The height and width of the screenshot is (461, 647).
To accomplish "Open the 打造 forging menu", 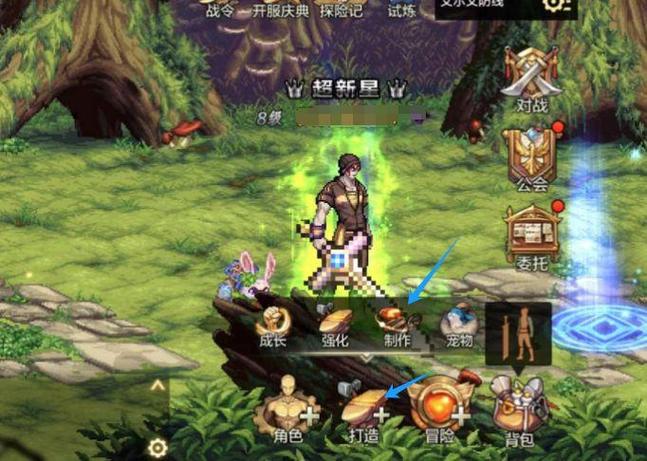I will 364,410.
